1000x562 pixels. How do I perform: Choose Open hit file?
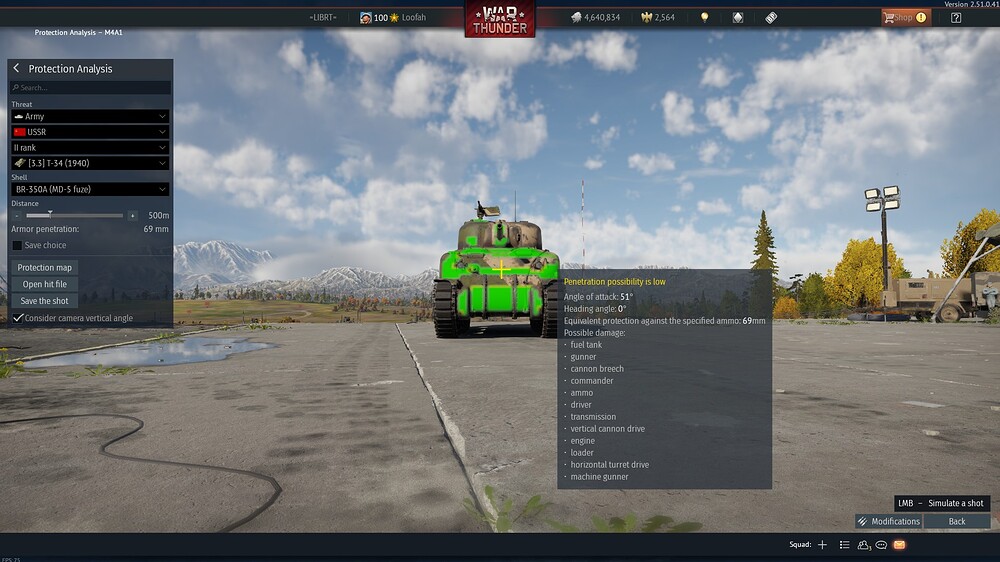tap(45, 284)
